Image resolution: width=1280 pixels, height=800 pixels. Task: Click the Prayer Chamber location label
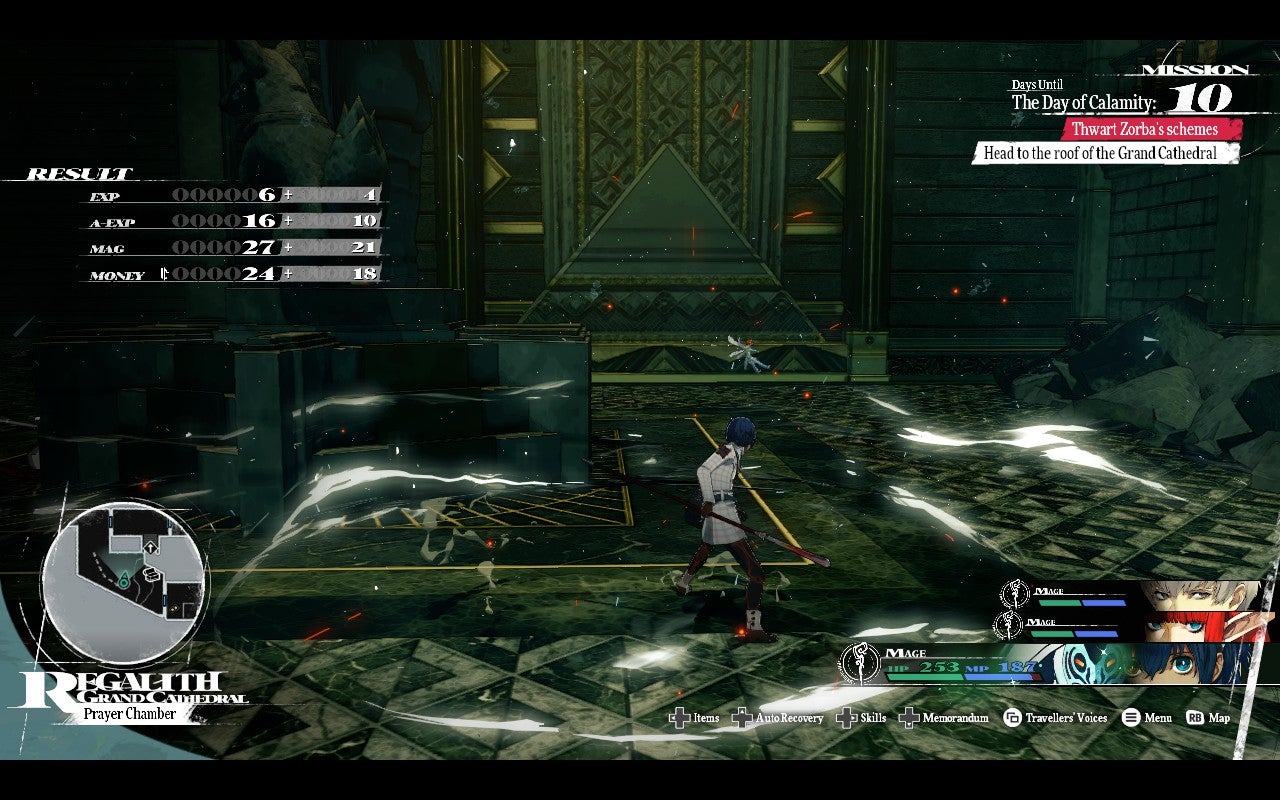point(131,713)
